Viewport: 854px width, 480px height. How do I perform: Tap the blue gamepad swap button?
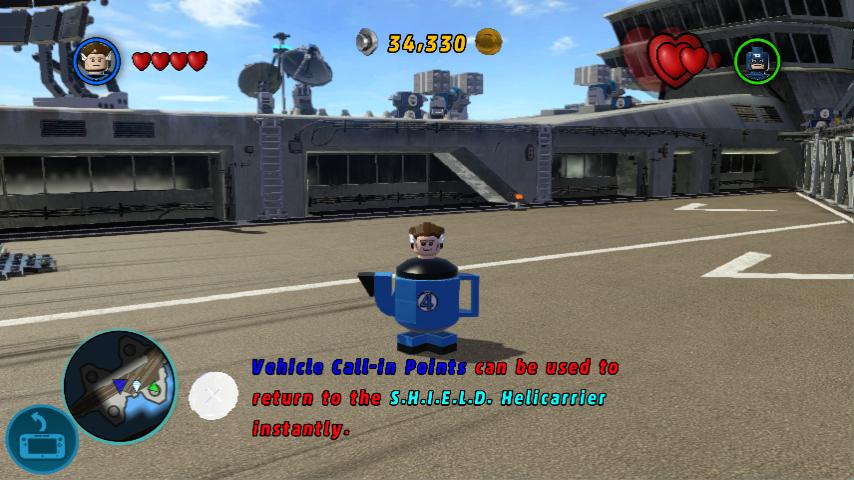(41, 440)
